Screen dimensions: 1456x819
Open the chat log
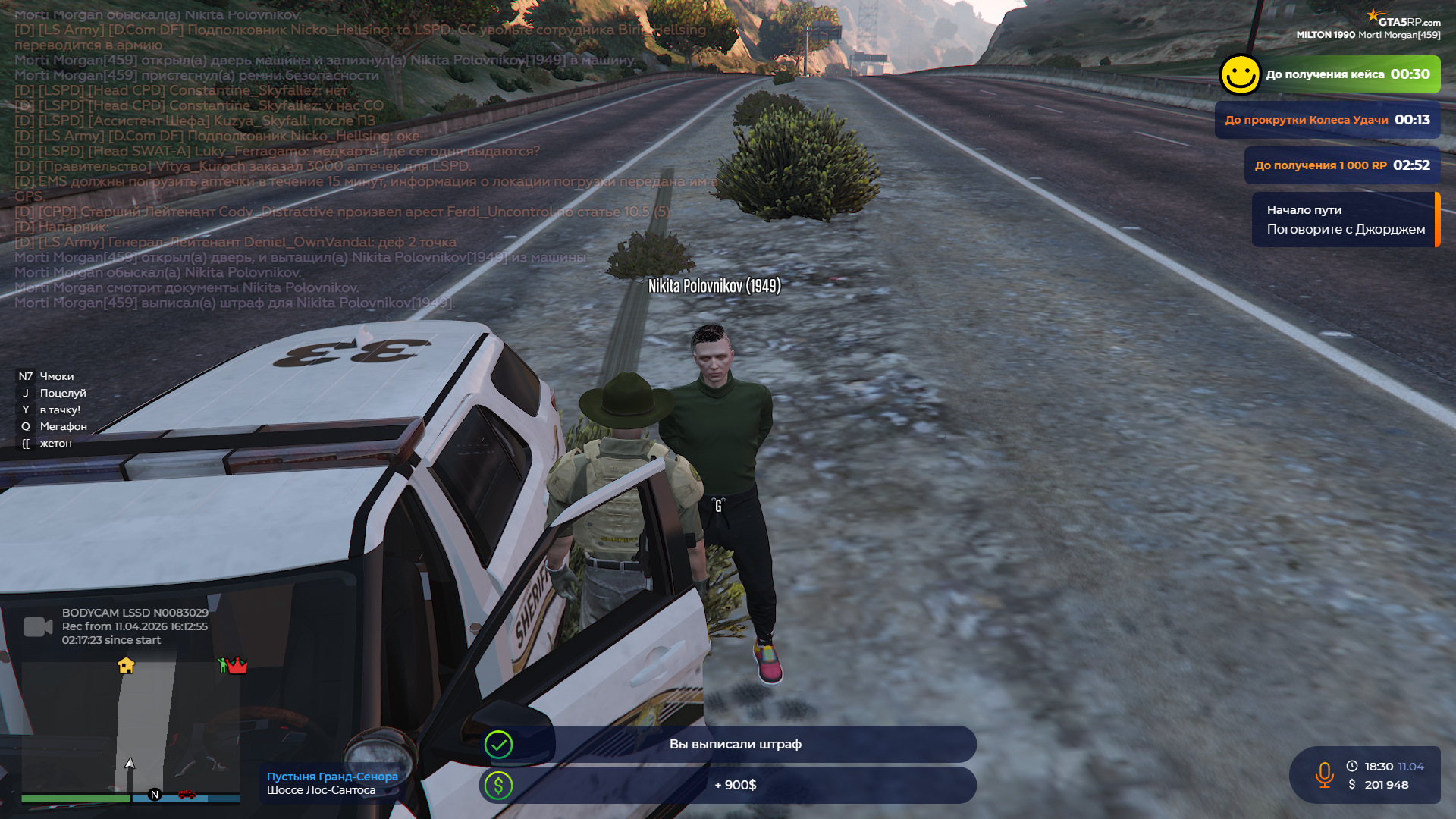(303, 159)
